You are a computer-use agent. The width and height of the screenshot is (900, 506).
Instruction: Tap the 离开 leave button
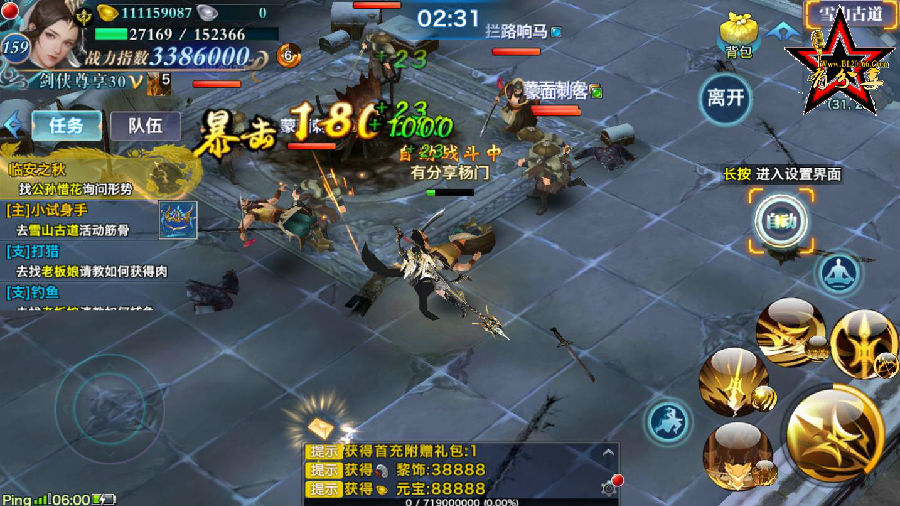pos(726,98)
